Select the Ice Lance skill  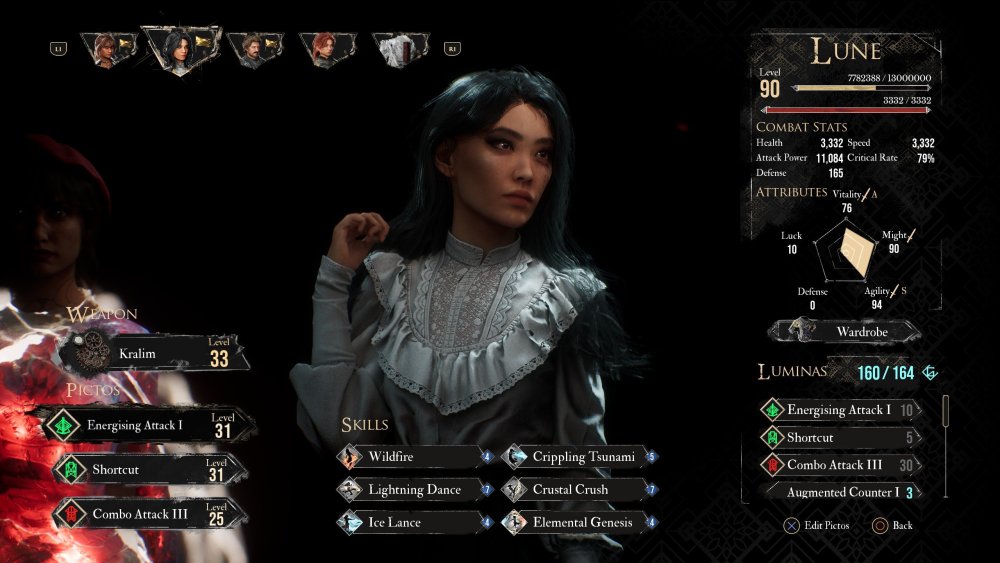pos(410,522)
